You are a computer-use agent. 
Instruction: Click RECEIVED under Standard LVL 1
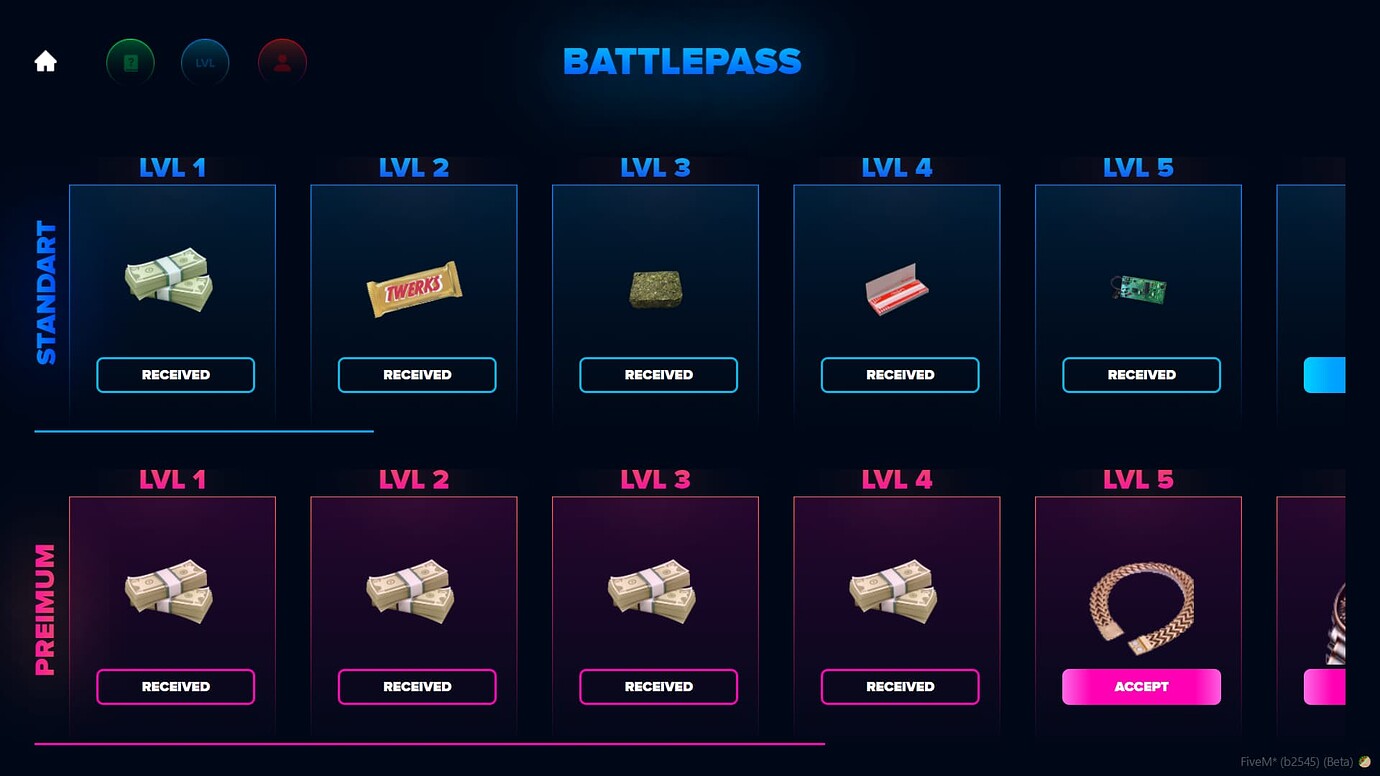pyautogui.click(x=175, y=374)
